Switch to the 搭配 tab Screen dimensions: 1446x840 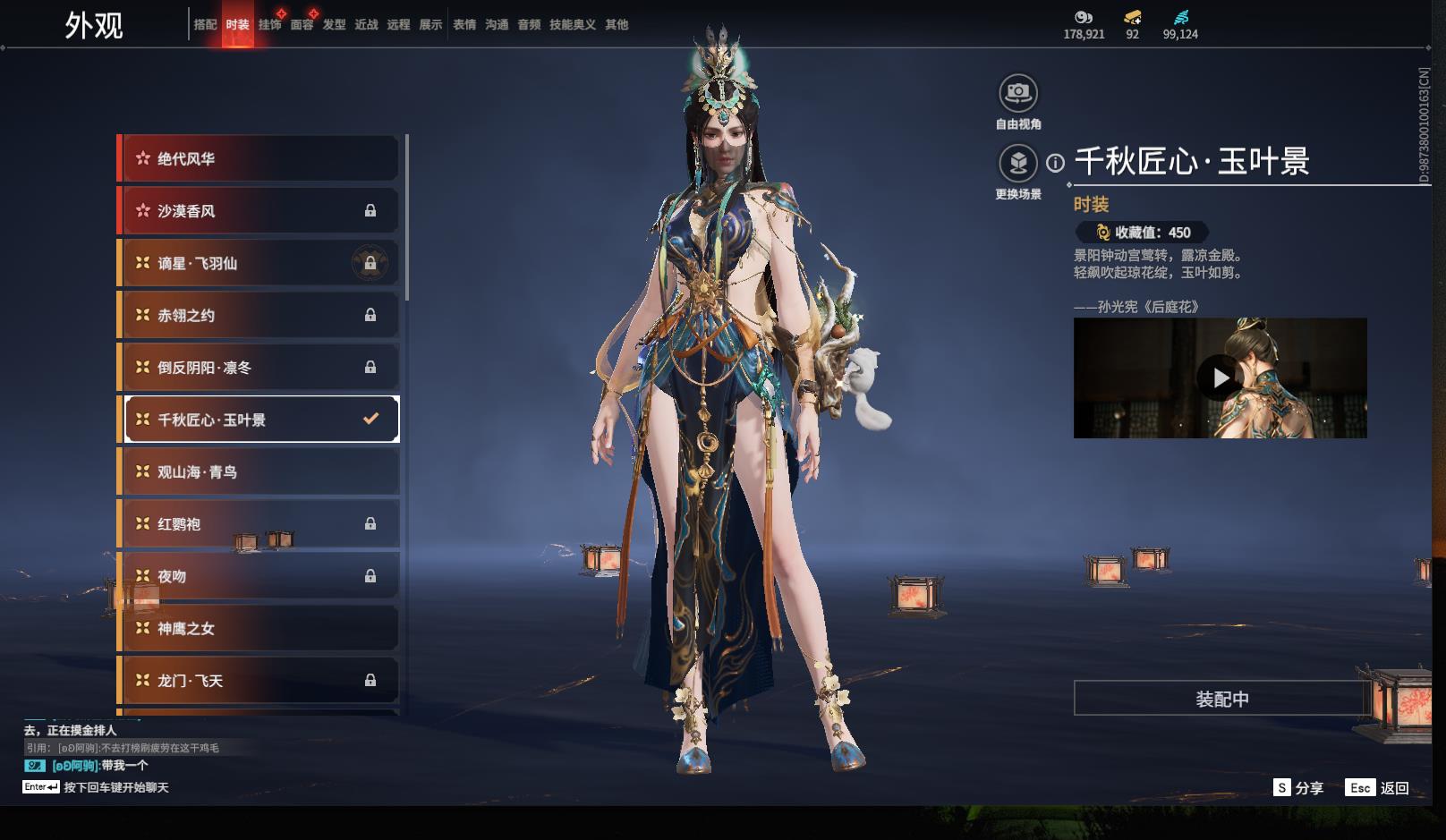point(205,25)
